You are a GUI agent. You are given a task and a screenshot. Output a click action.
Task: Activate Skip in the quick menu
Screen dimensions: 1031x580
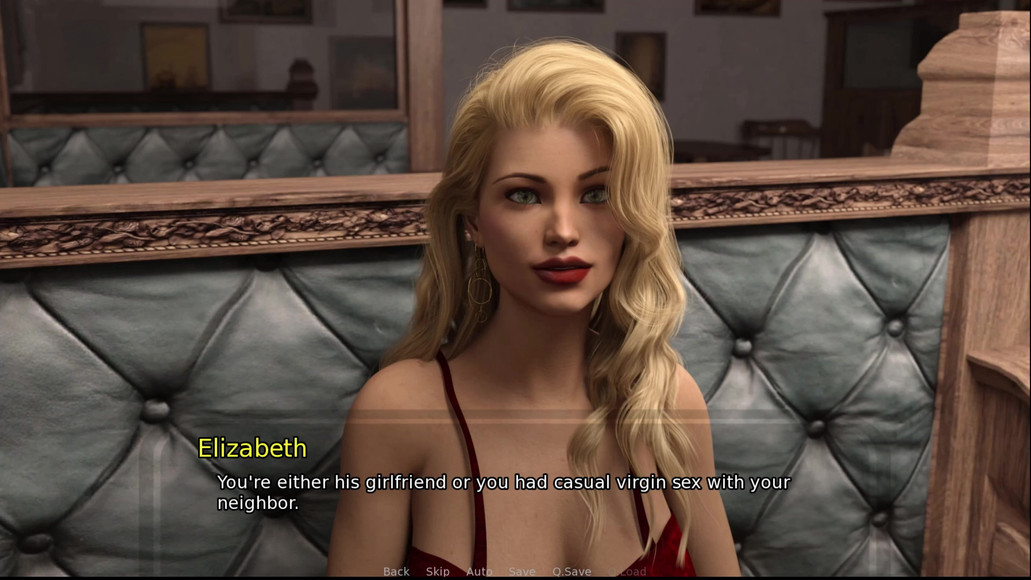click(438, 572)
